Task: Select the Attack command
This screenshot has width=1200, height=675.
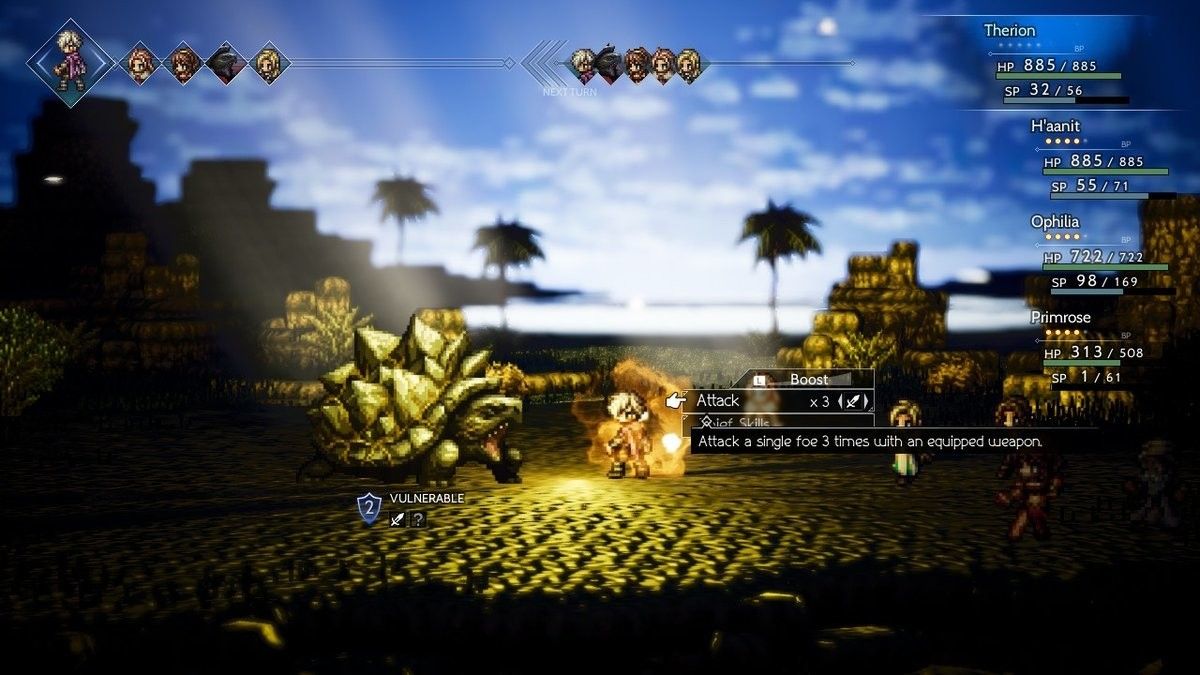Action: pos(718,401)
